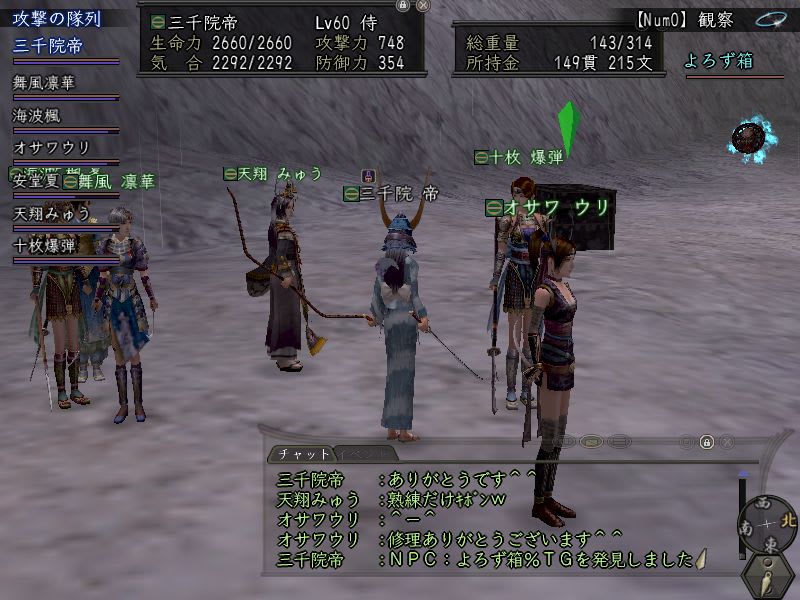
Task: Select party member 十枚爆弾 in the party list
Action: pyautogui.click(x=45, y=245)
